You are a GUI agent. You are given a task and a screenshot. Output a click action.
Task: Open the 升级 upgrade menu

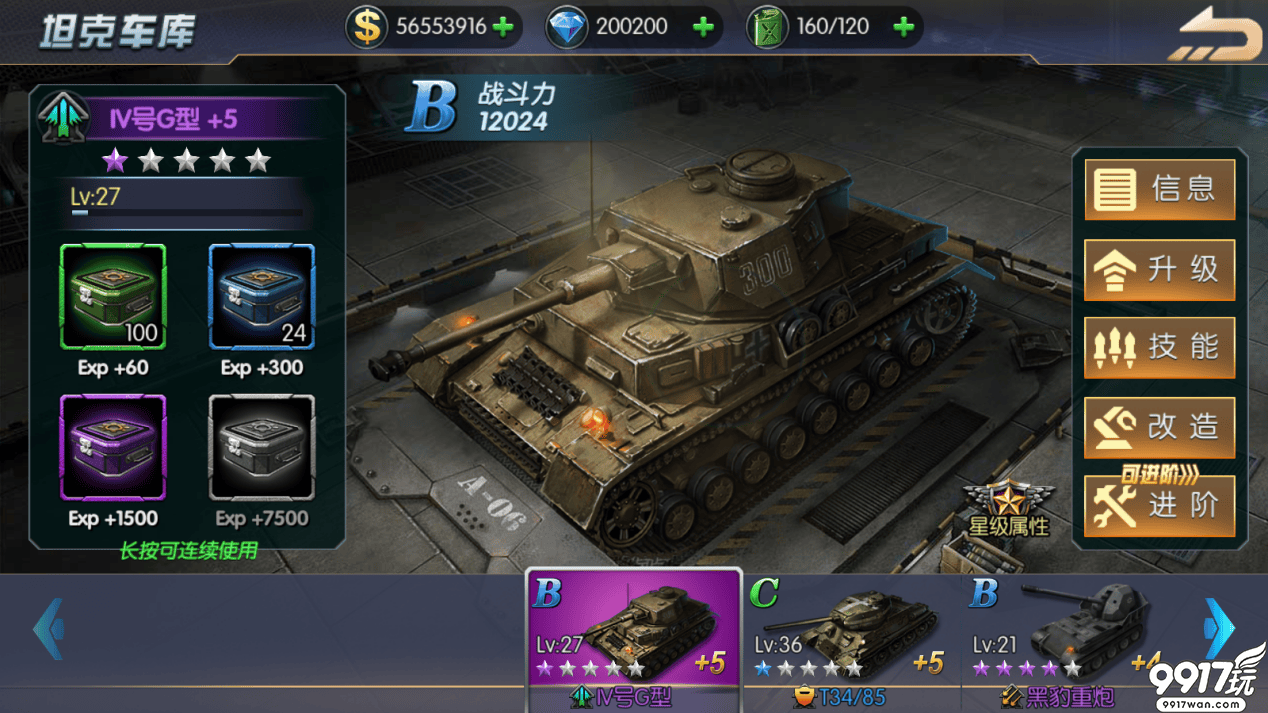pyautogui.click(x=1159, y=269)
